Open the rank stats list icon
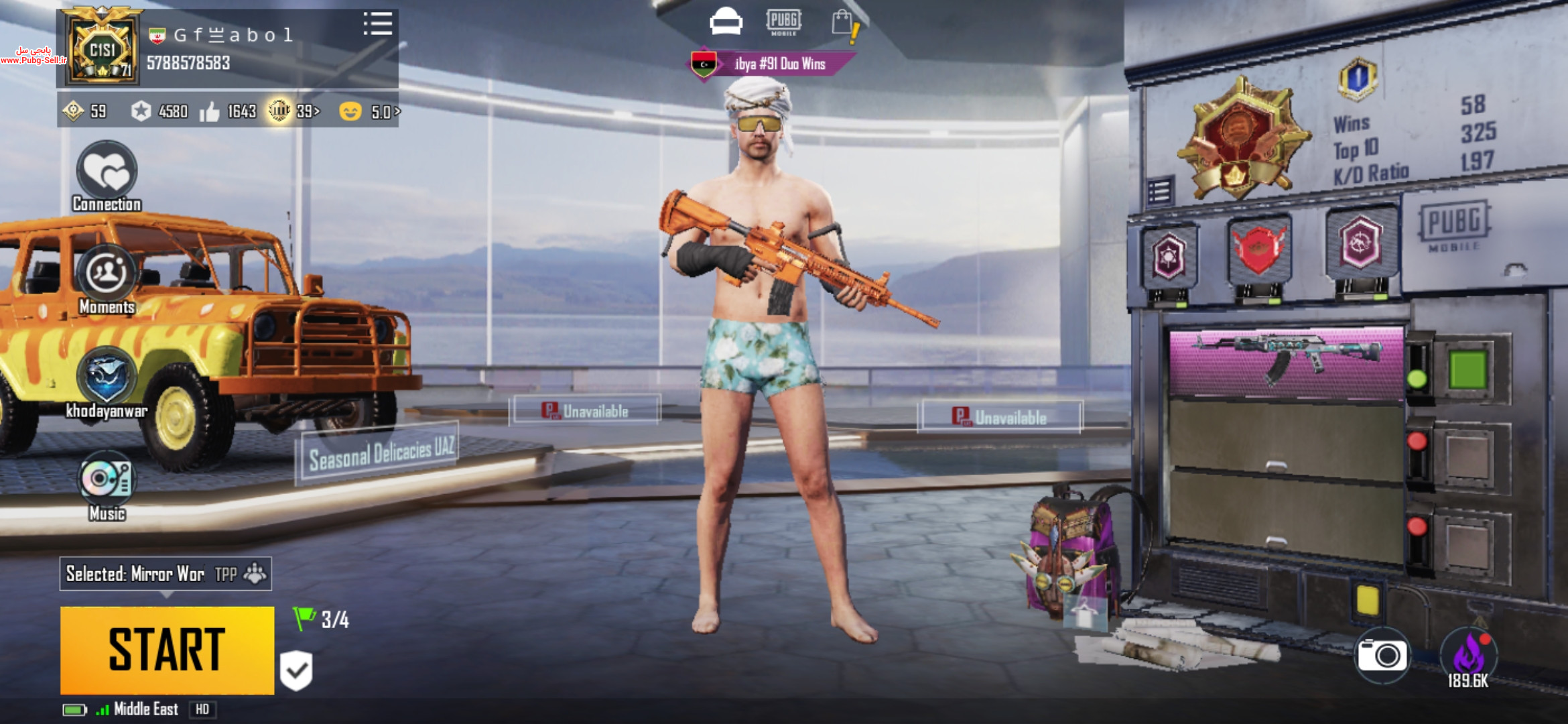This screenshot has height=724, width=1568. click(1159, 192)
